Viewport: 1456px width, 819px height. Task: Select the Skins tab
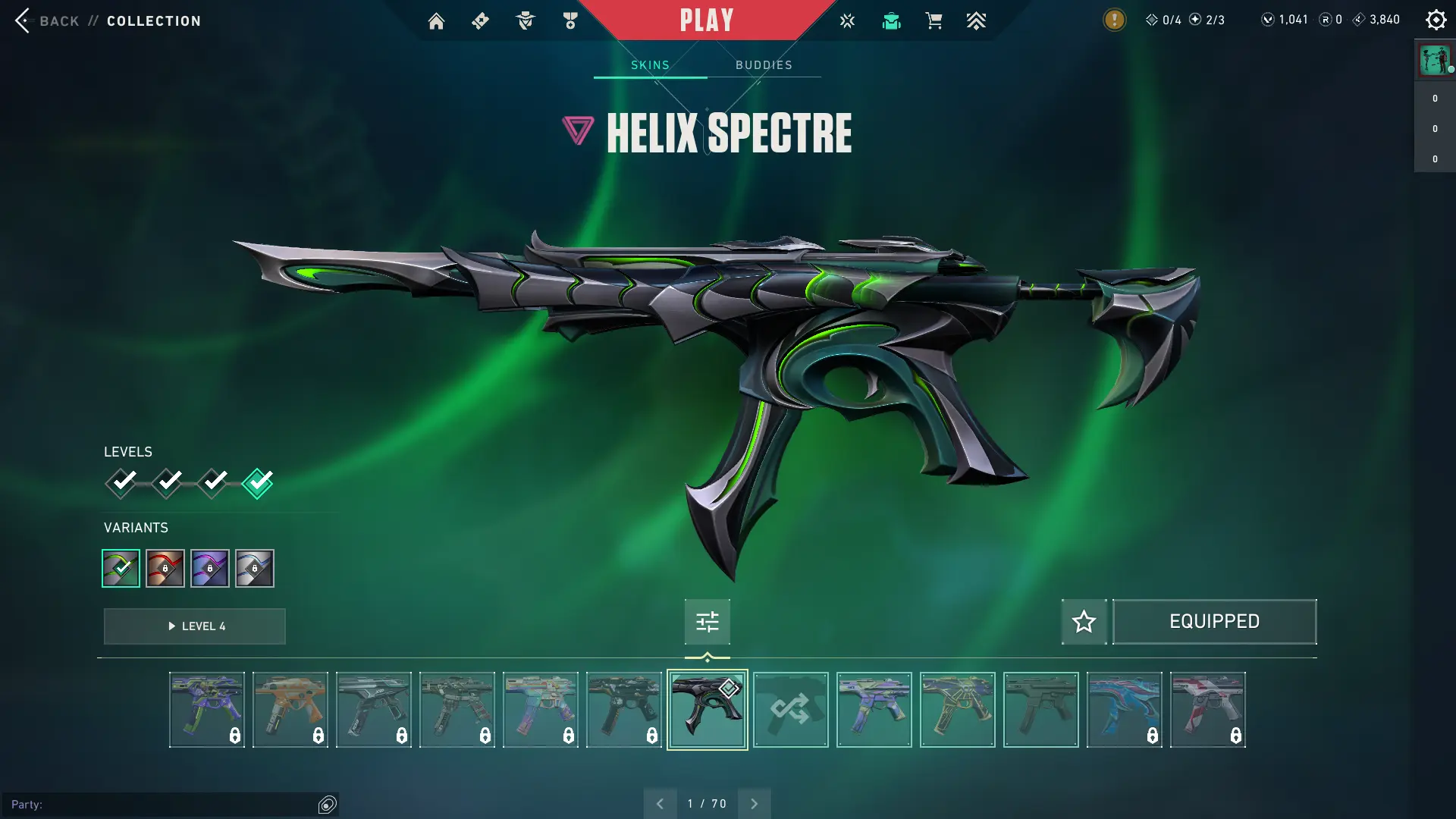pos(650,65)
